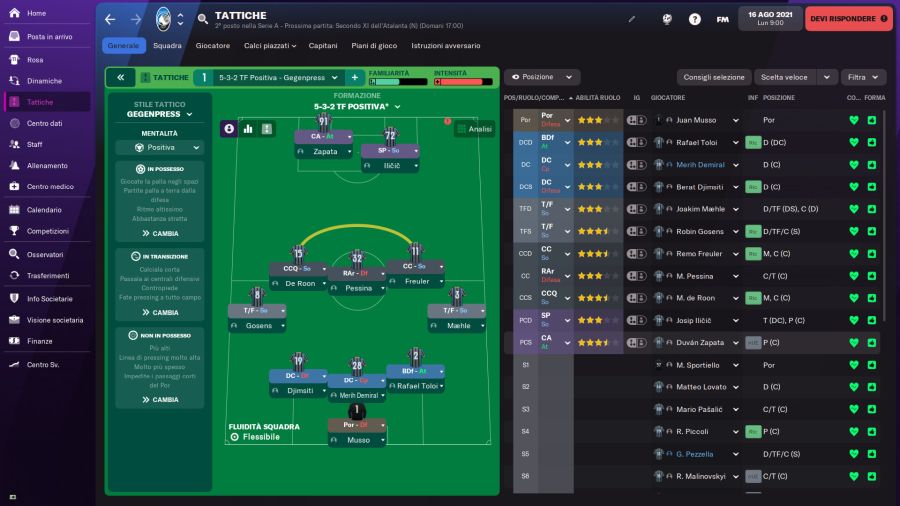The height and width of the screenshot is (506, 900).
Task: Add a new tactic with plus button
Action: click(x=354, y=77)
